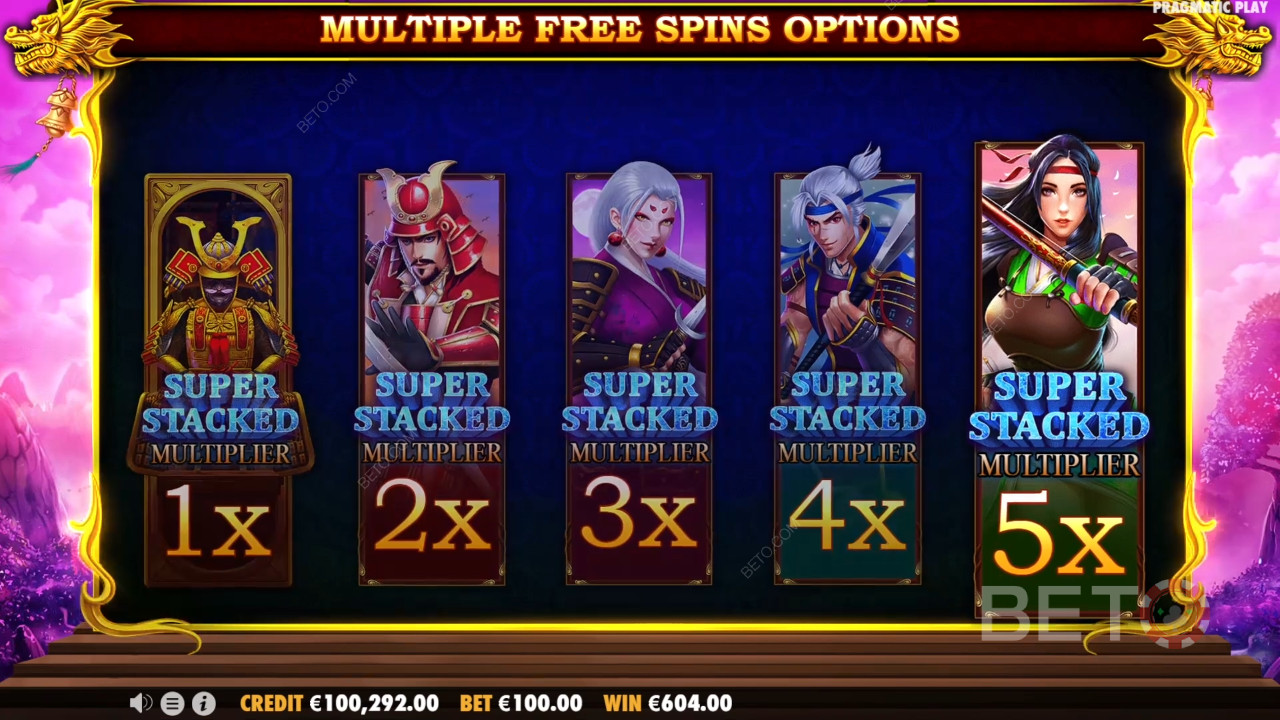Open the hamburger settings menu
The image size is (1280, 720).
pos(172,703)
